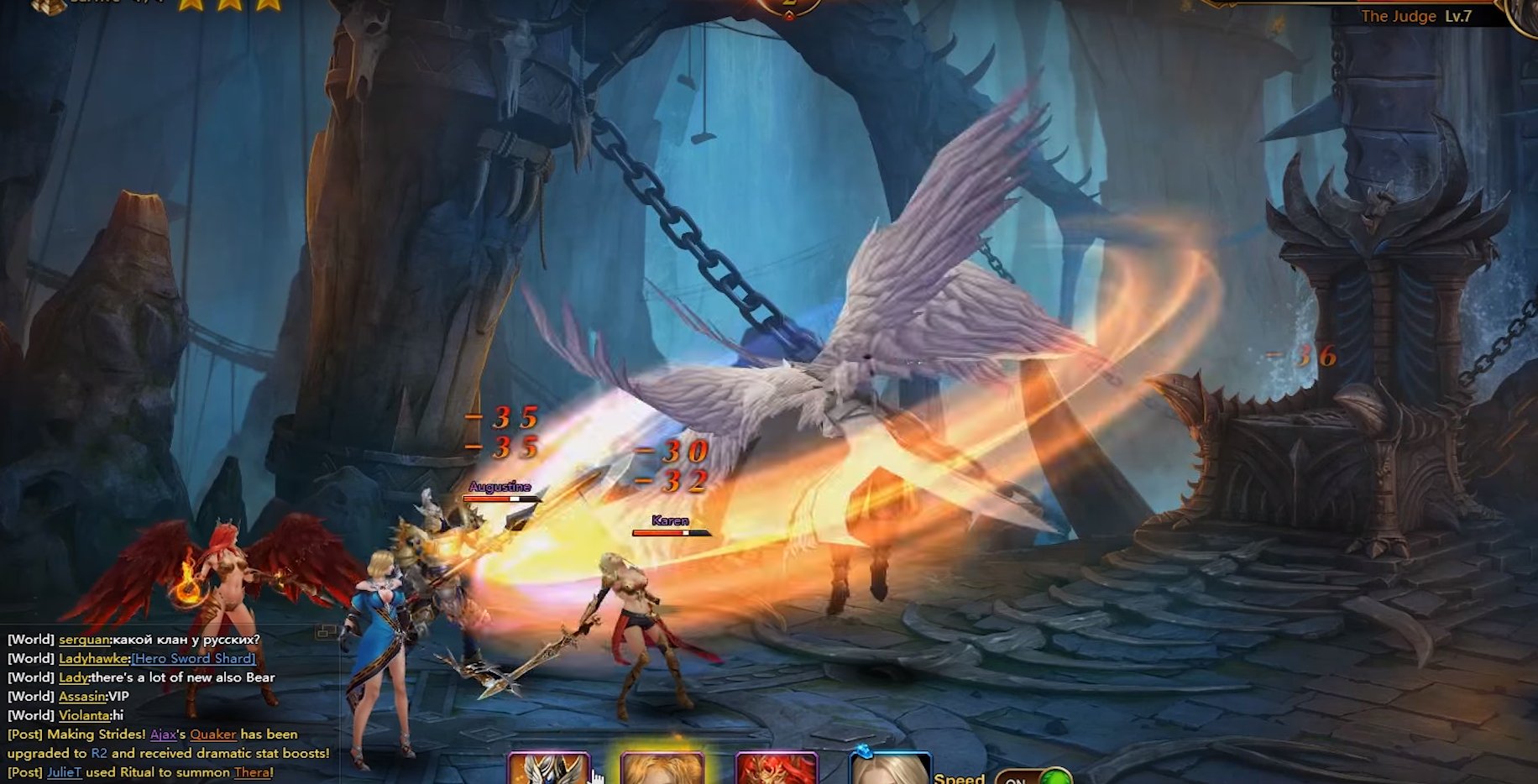1538x784 pixels.
Task: Open Ladyhawke's player name link
Action: (x=94, y=658)
